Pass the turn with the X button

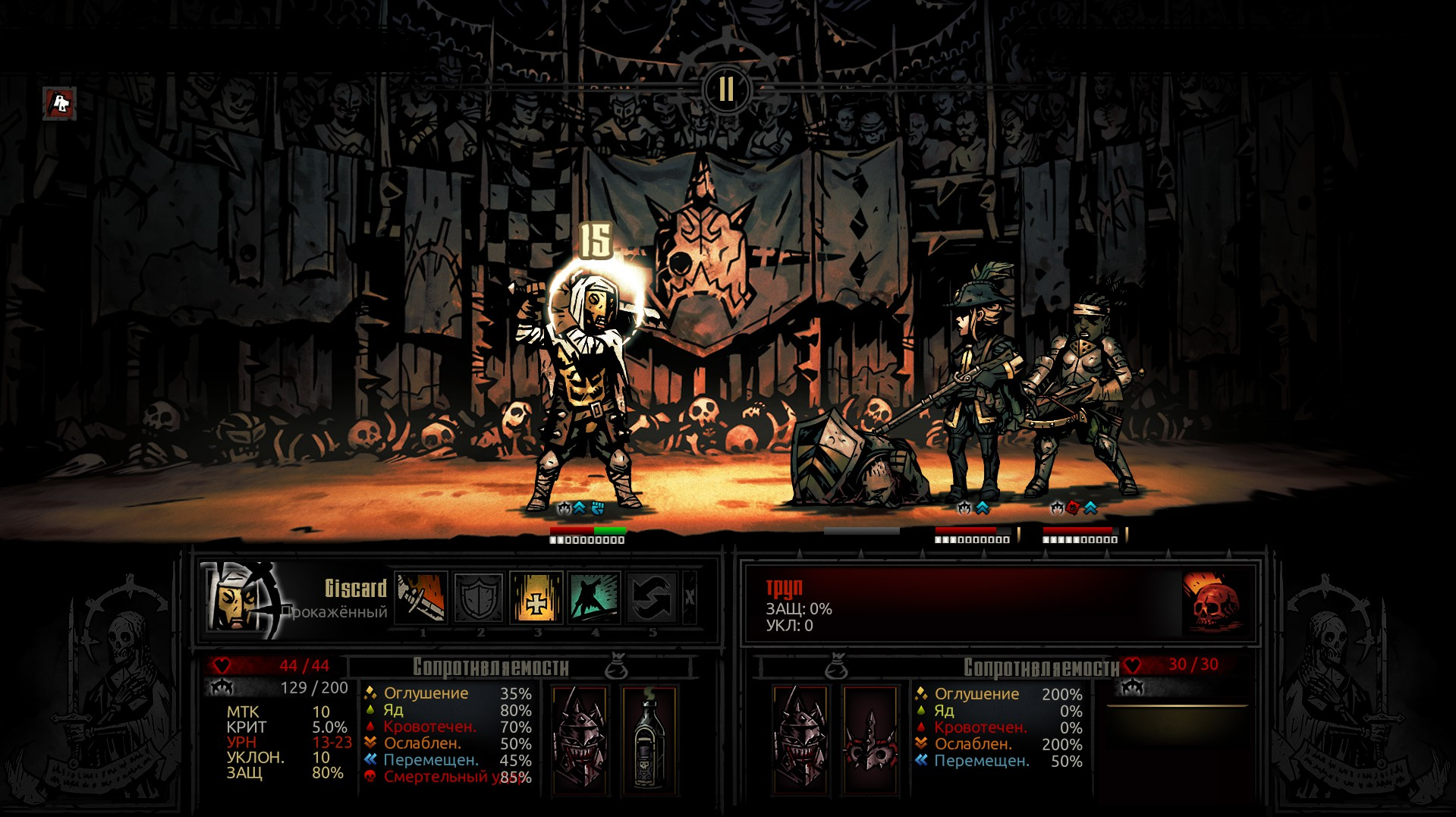(x=690, y=597)
